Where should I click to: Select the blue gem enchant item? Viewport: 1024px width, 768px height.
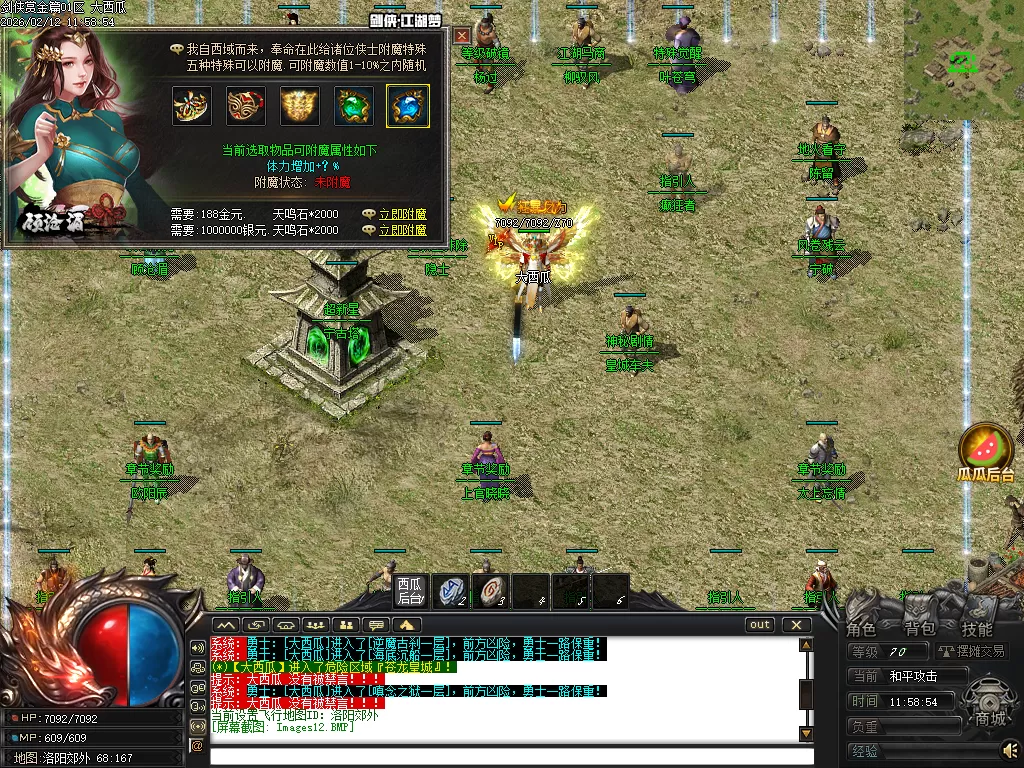pos(408,106)
